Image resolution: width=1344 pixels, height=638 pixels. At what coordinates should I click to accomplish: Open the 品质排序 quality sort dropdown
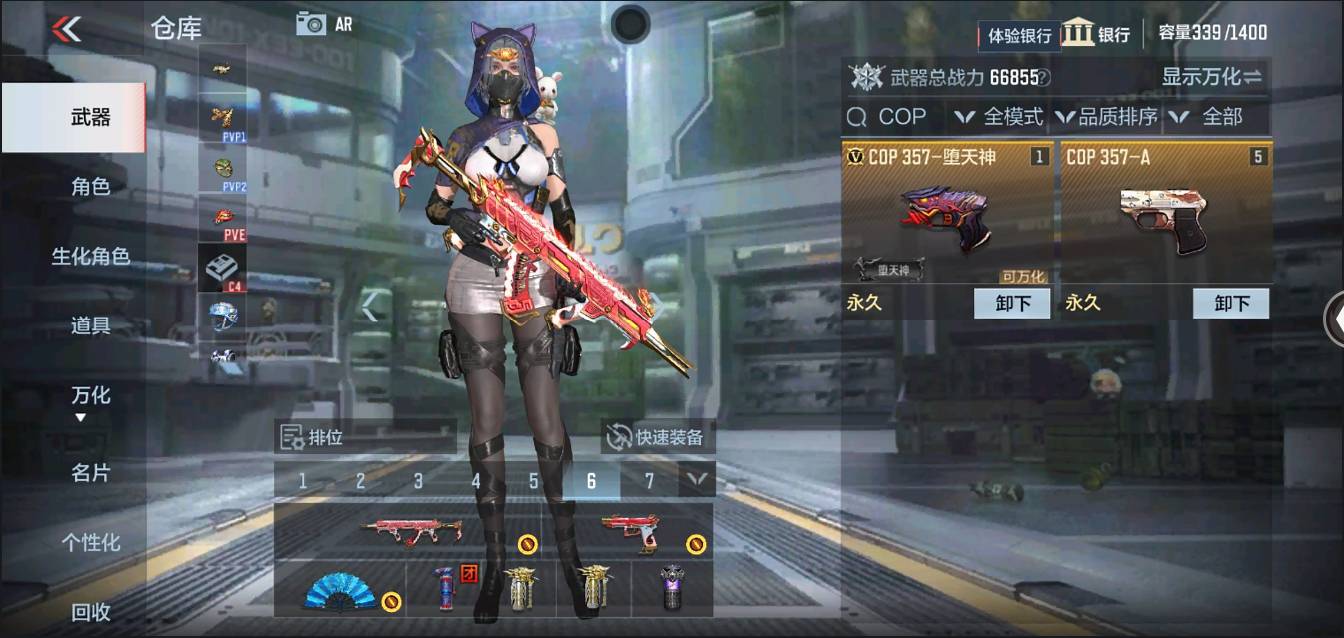click(x=1107, y=117)
